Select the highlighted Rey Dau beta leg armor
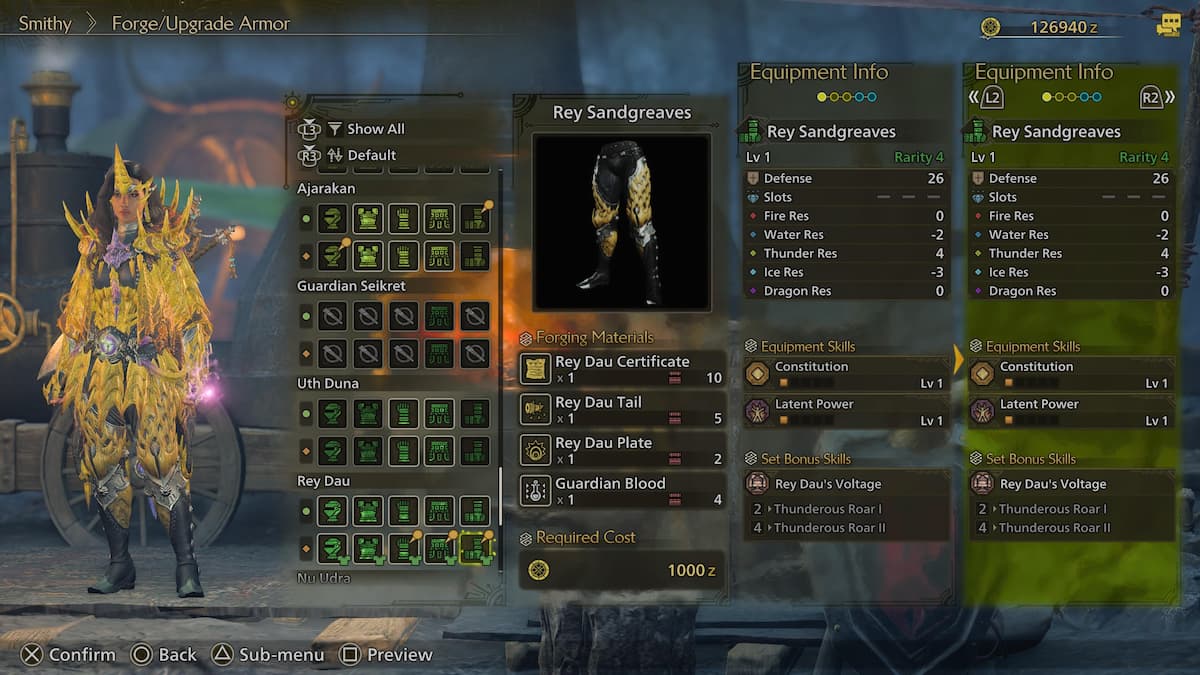The height and width of the screenshot is (675, 1200). (475, 549)
